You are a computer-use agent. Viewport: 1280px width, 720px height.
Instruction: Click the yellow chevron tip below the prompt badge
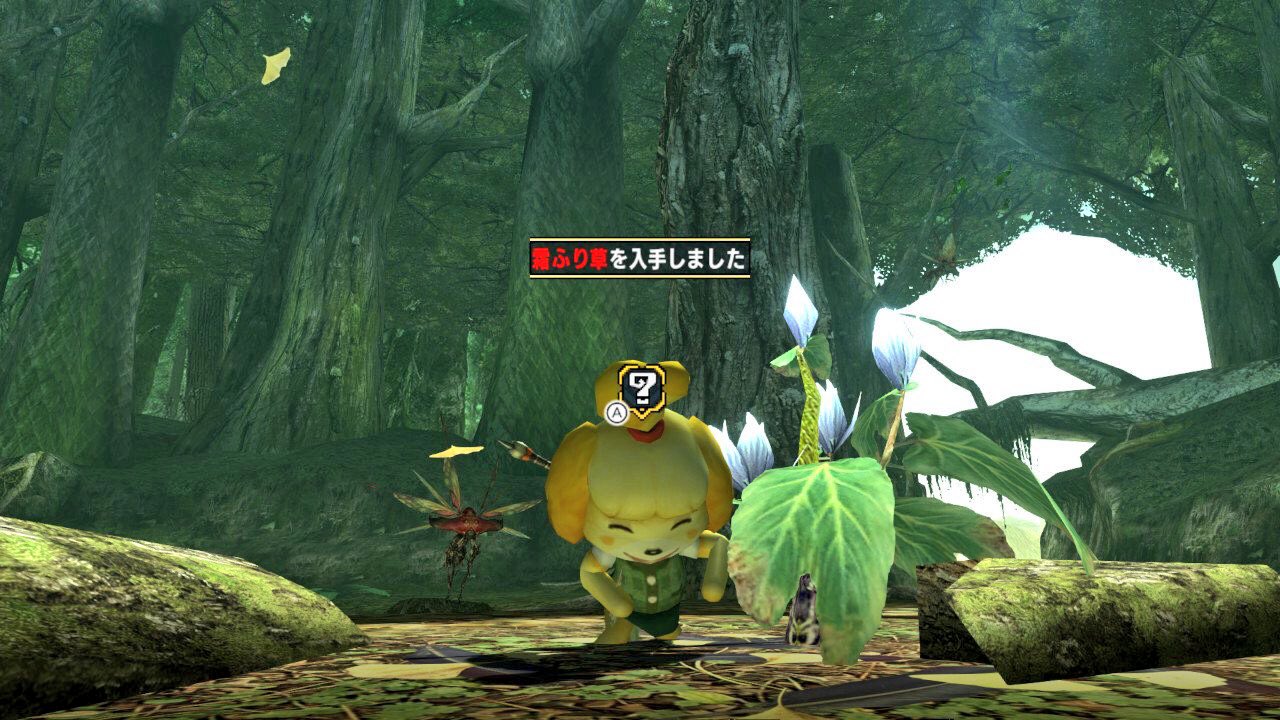[642, 417]
